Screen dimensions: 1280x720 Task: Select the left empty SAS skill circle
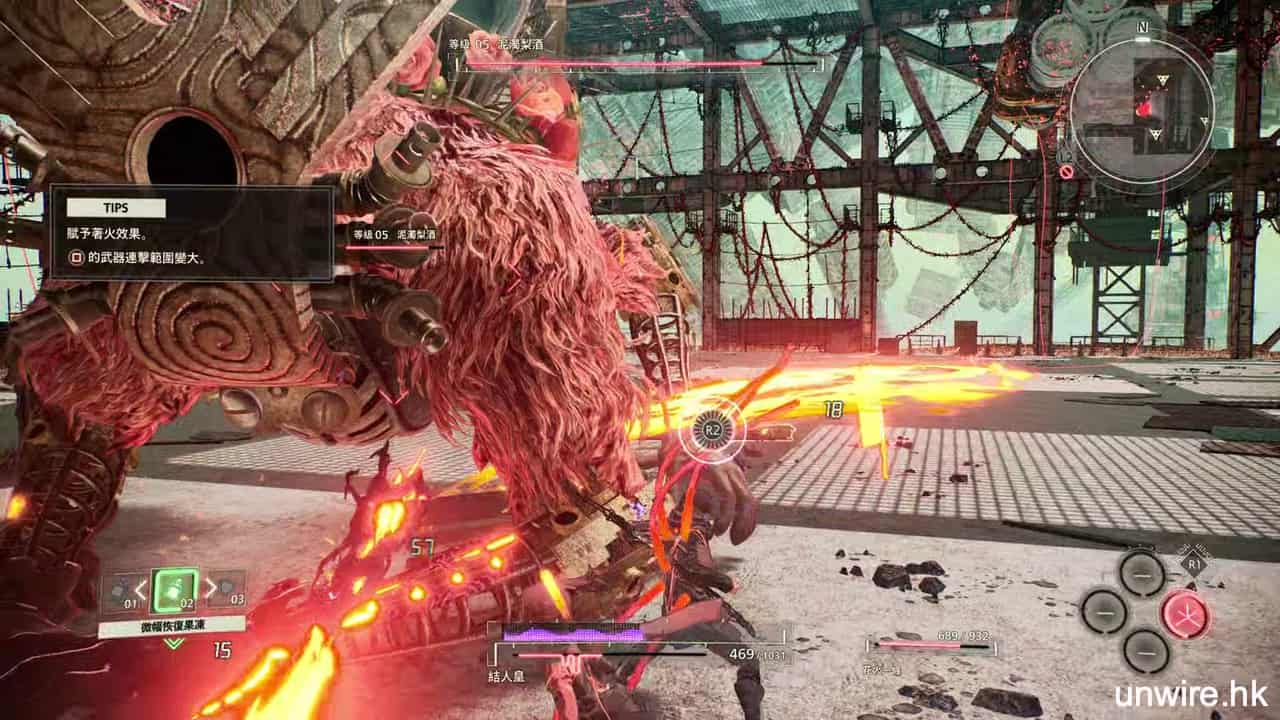point(1103,610)
